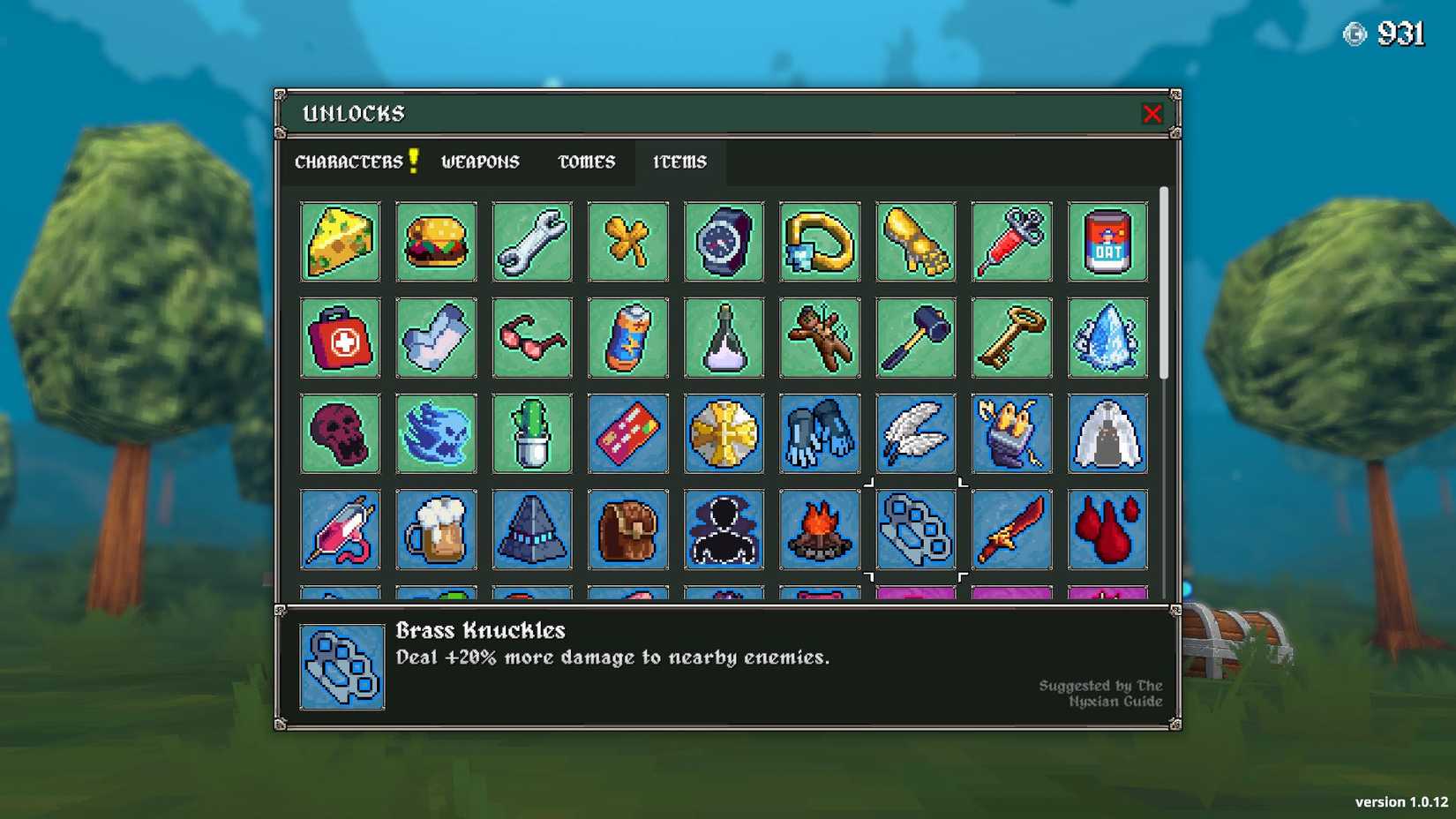Select the beer mug item
Screen dimensions: 1456x819
437,530
